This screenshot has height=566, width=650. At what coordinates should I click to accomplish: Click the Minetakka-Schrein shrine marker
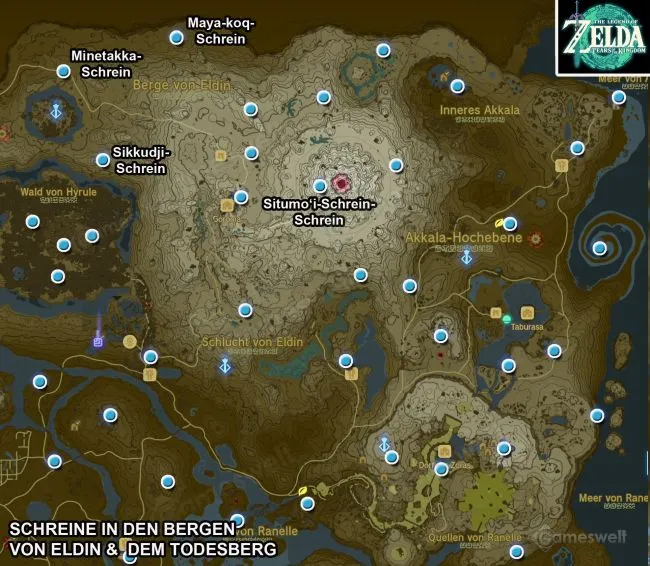point(63,71)
